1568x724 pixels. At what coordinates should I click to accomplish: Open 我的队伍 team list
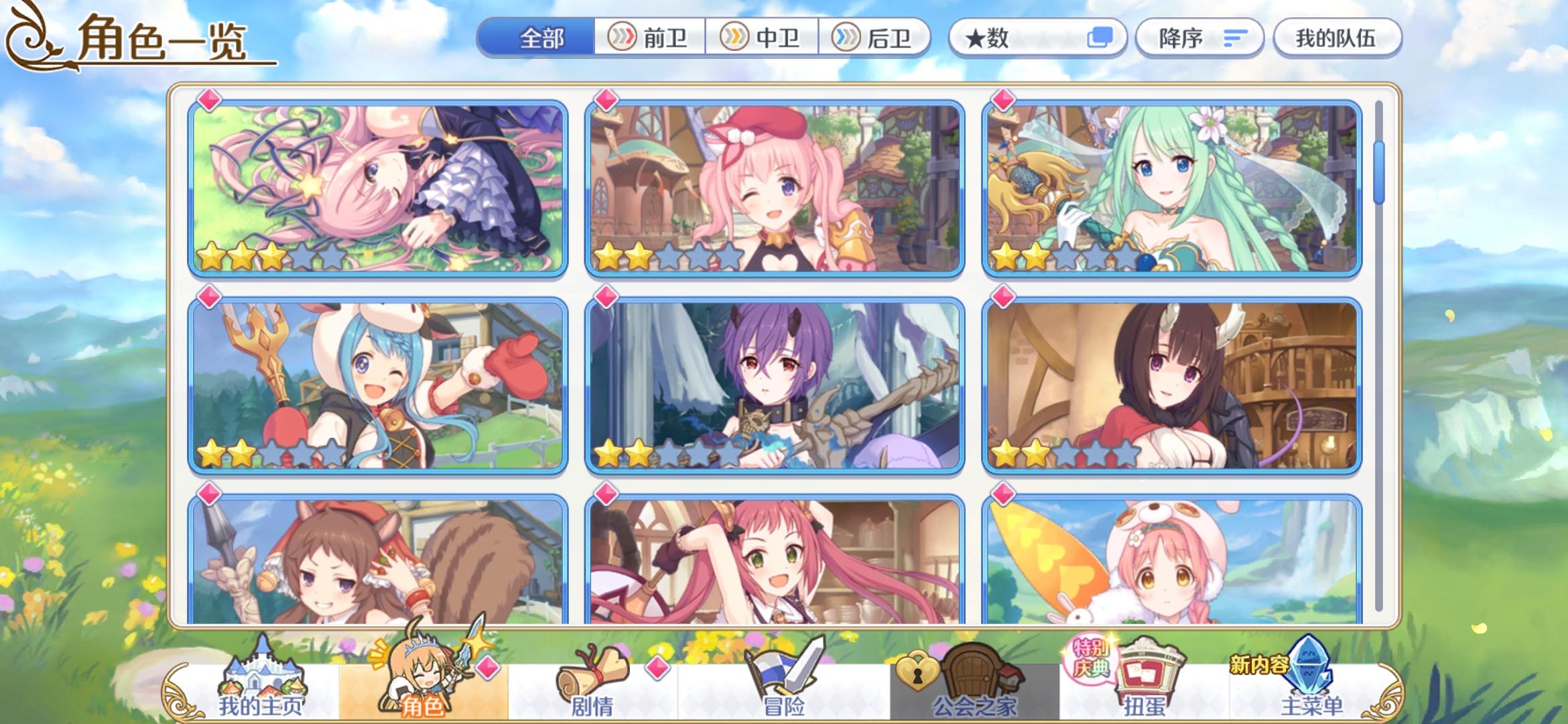[x=1337, y=38]
